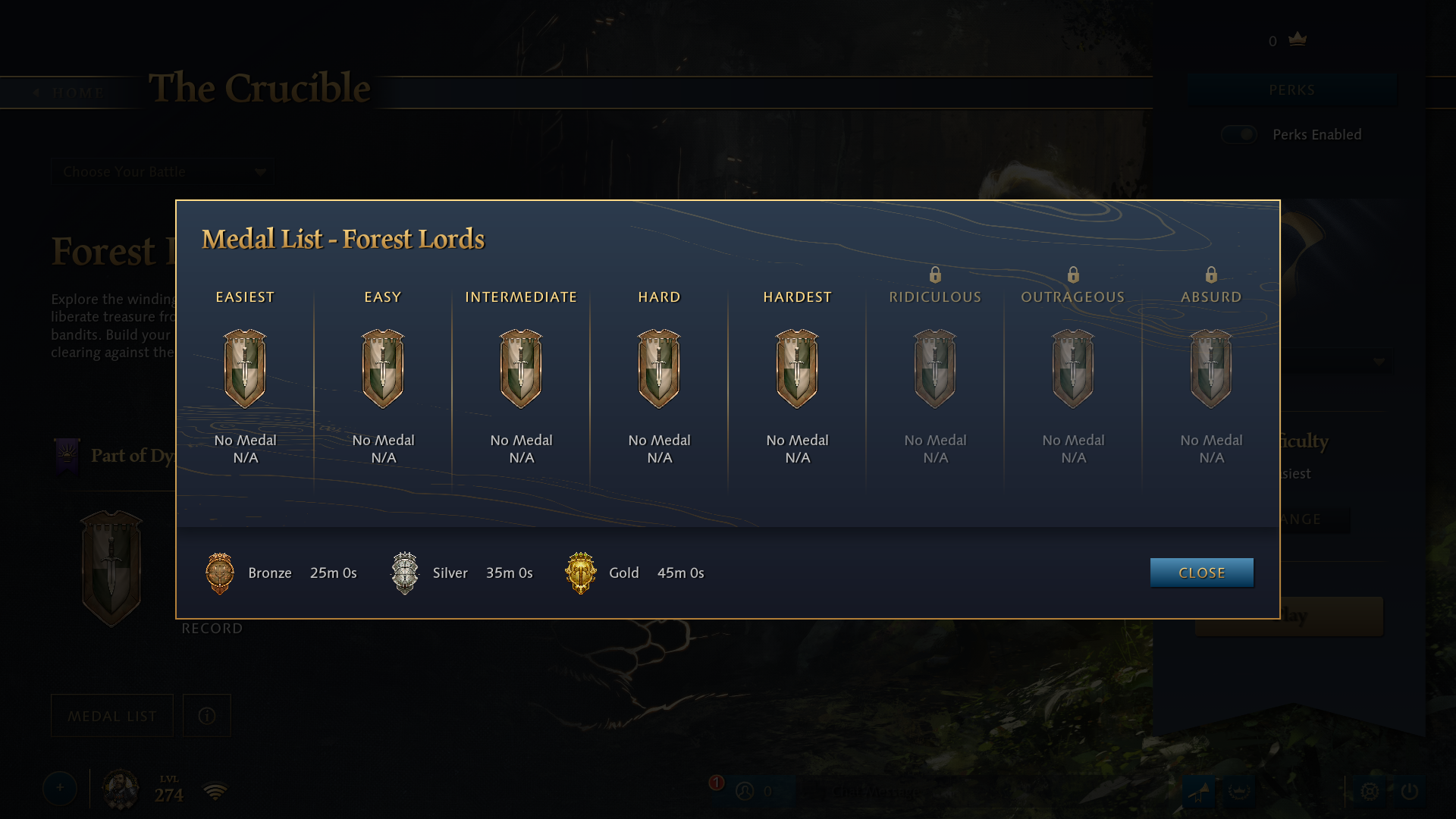Open the settings gear icon
Screen dimensions: 1456x819
coord(1370,792)
